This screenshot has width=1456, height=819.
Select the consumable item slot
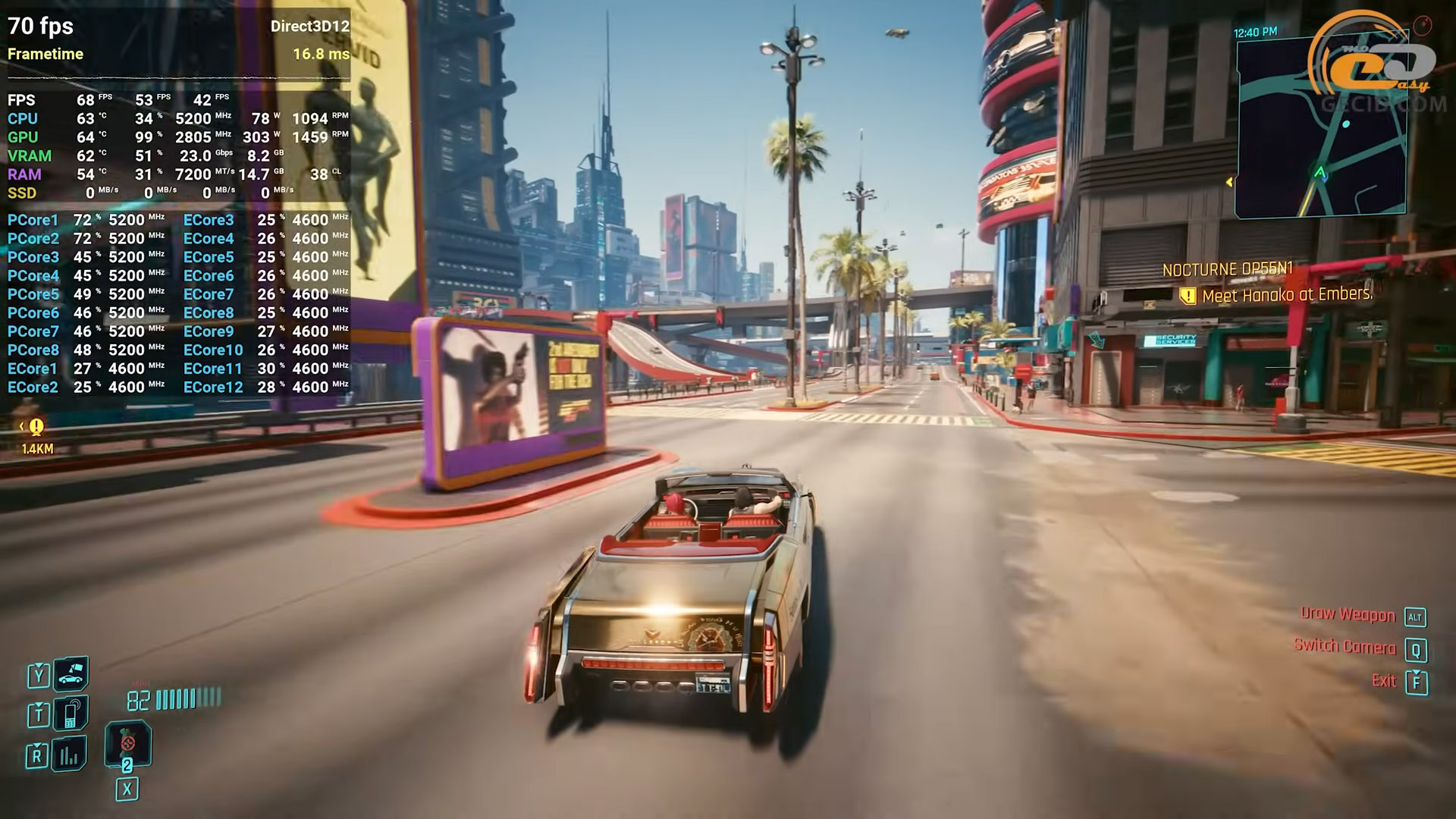[127, 744]
